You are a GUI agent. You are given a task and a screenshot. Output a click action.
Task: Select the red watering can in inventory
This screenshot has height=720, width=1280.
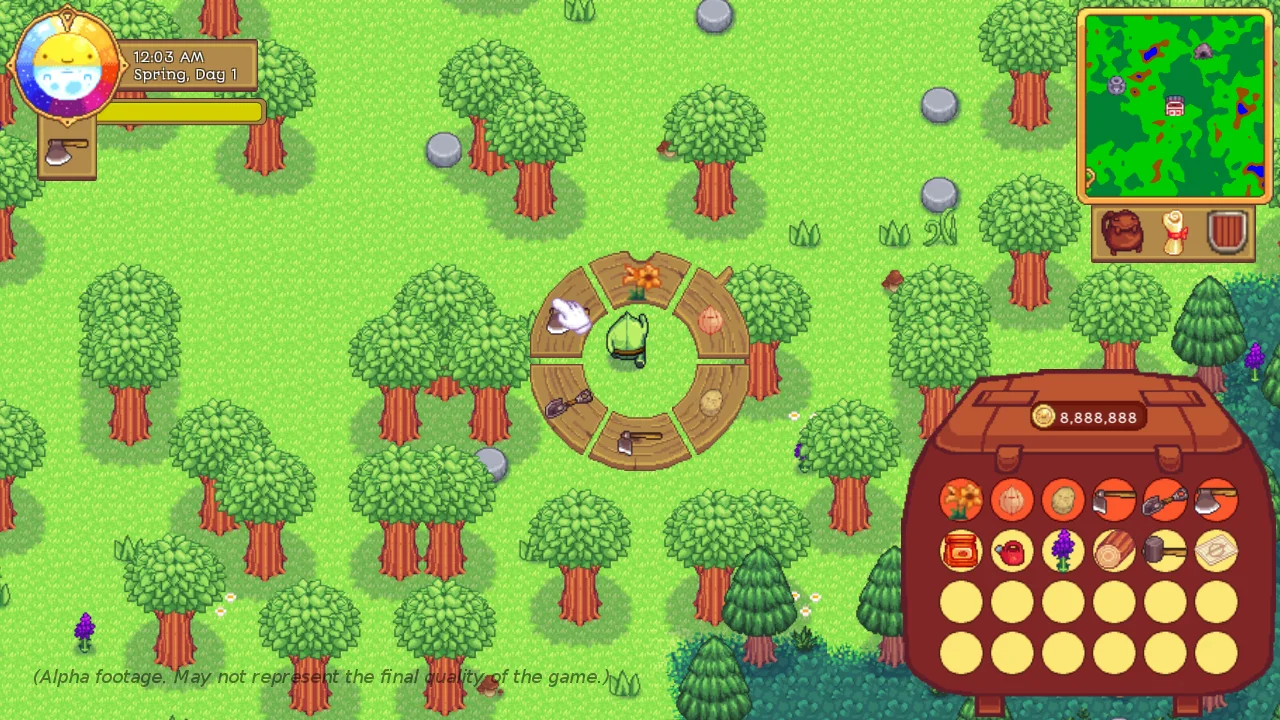point(1012,551)
